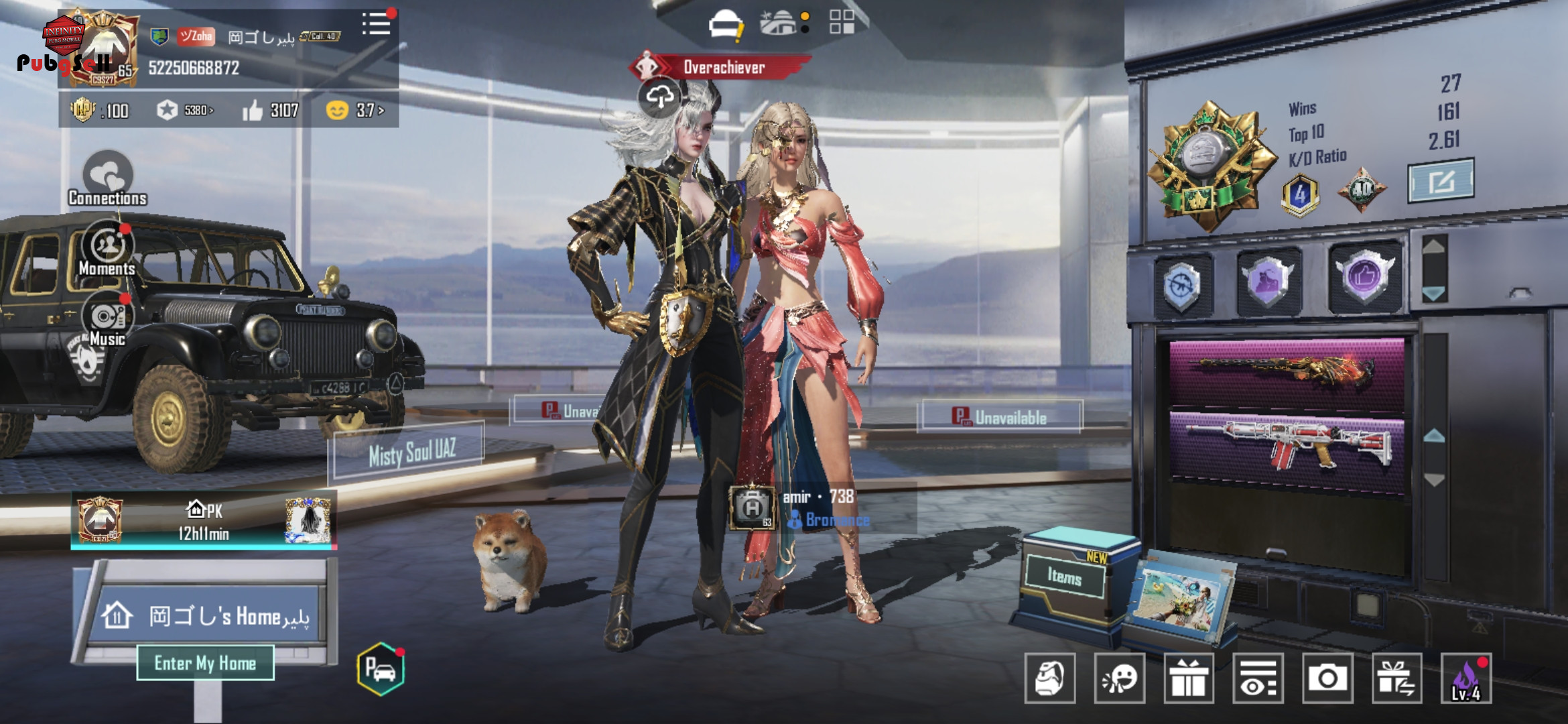Open the Lv. 4 purple flame icon
The image size is (1568, 724).
pos(1466,678)
